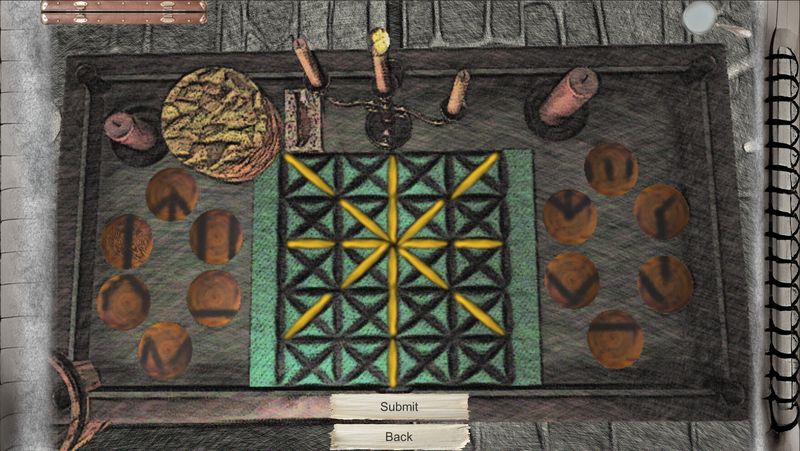Go back using the Back button
800x451 pixels.
tap(399, 437)
